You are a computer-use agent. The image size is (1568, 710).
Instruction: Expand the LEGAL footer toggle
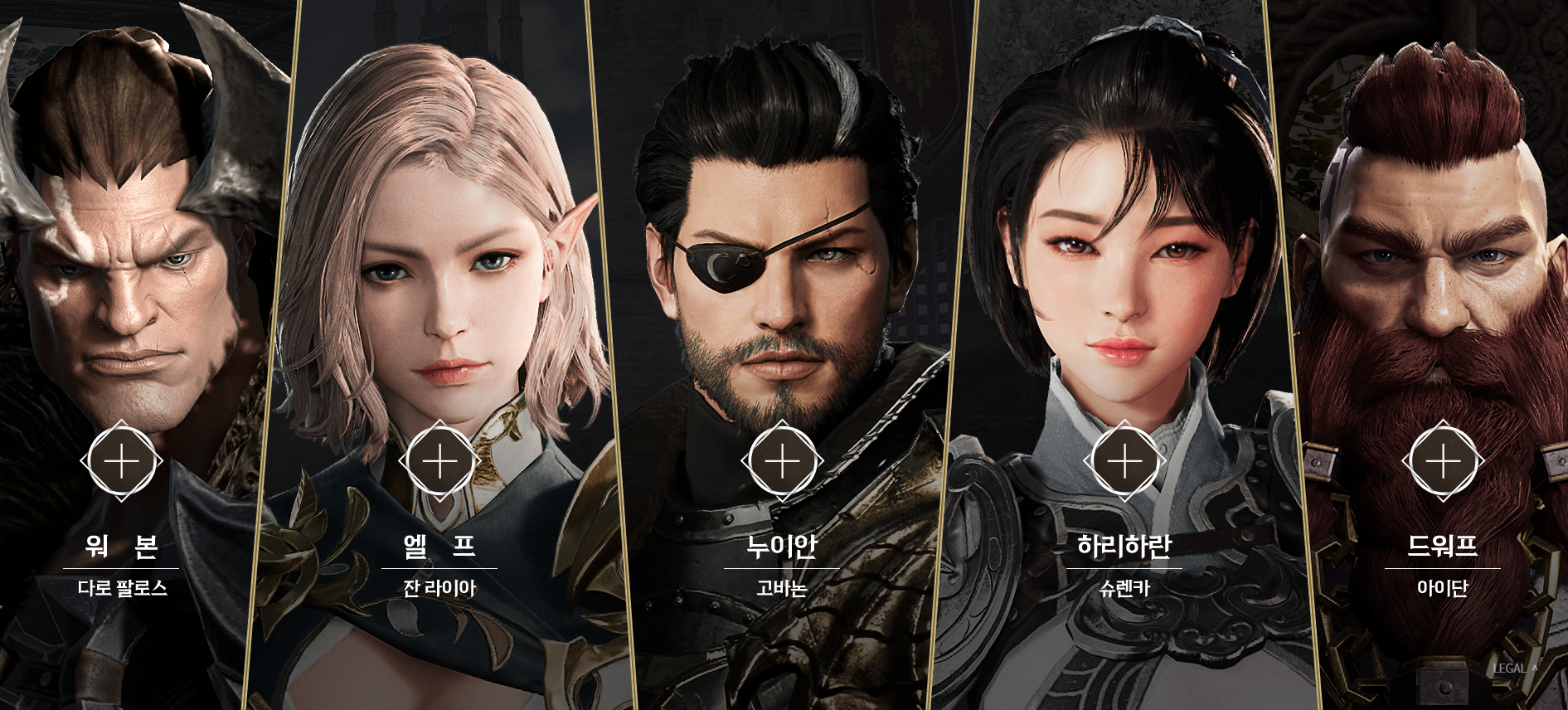1515,669
